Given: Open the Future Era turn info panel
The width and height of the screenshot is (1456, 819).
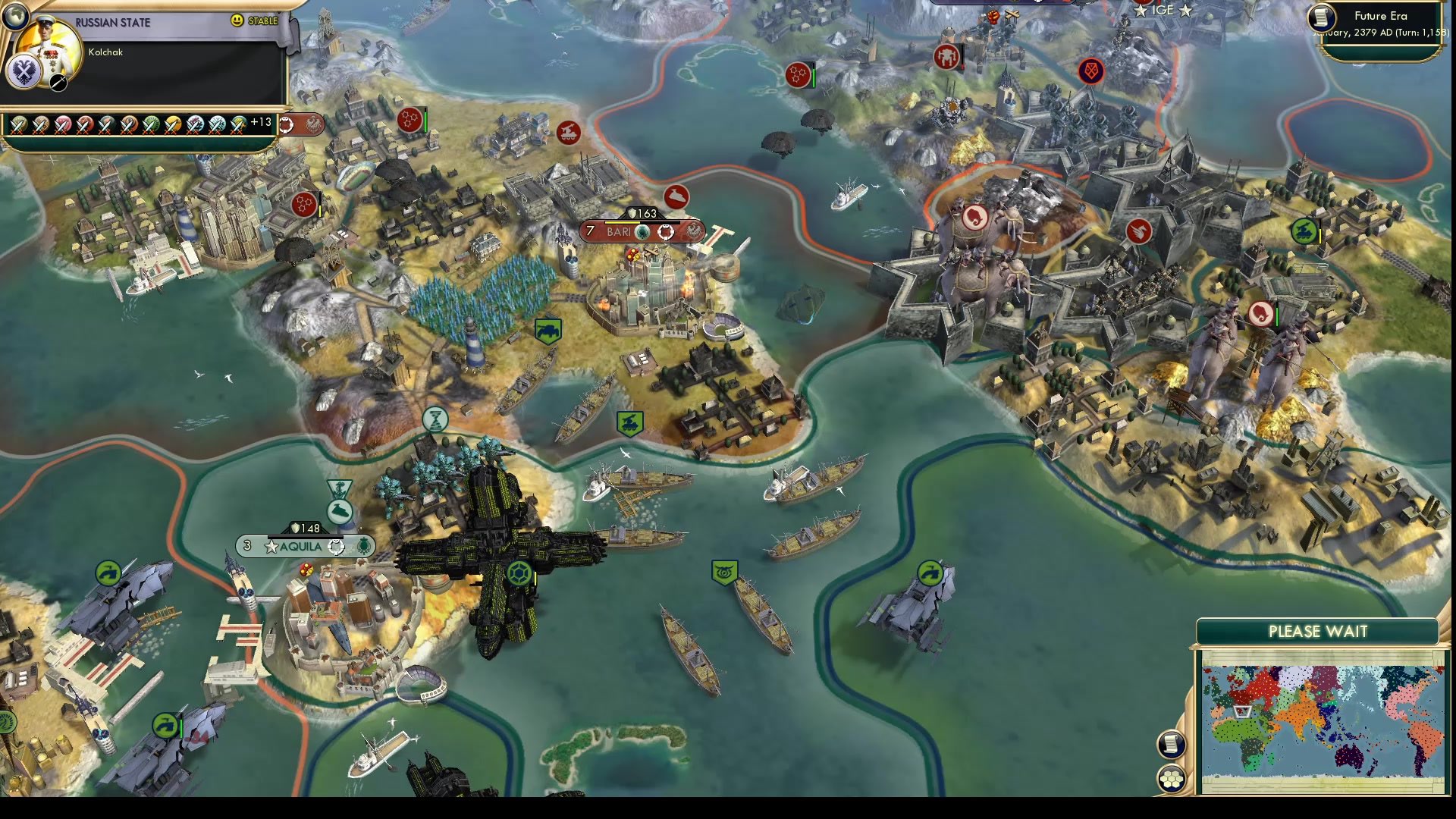Looking at the screenshot, I should coord(1379,16).
